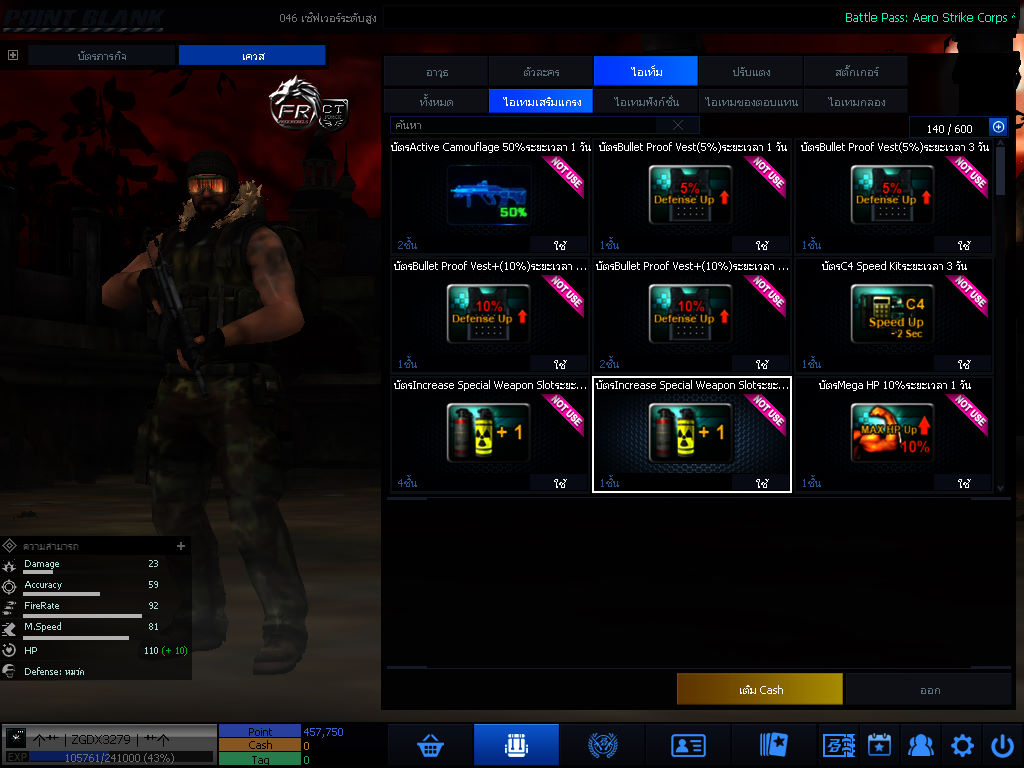The height and width of the screenshot is (768, 1024).
Task: Clear the search box with the X
Action: 678,126
